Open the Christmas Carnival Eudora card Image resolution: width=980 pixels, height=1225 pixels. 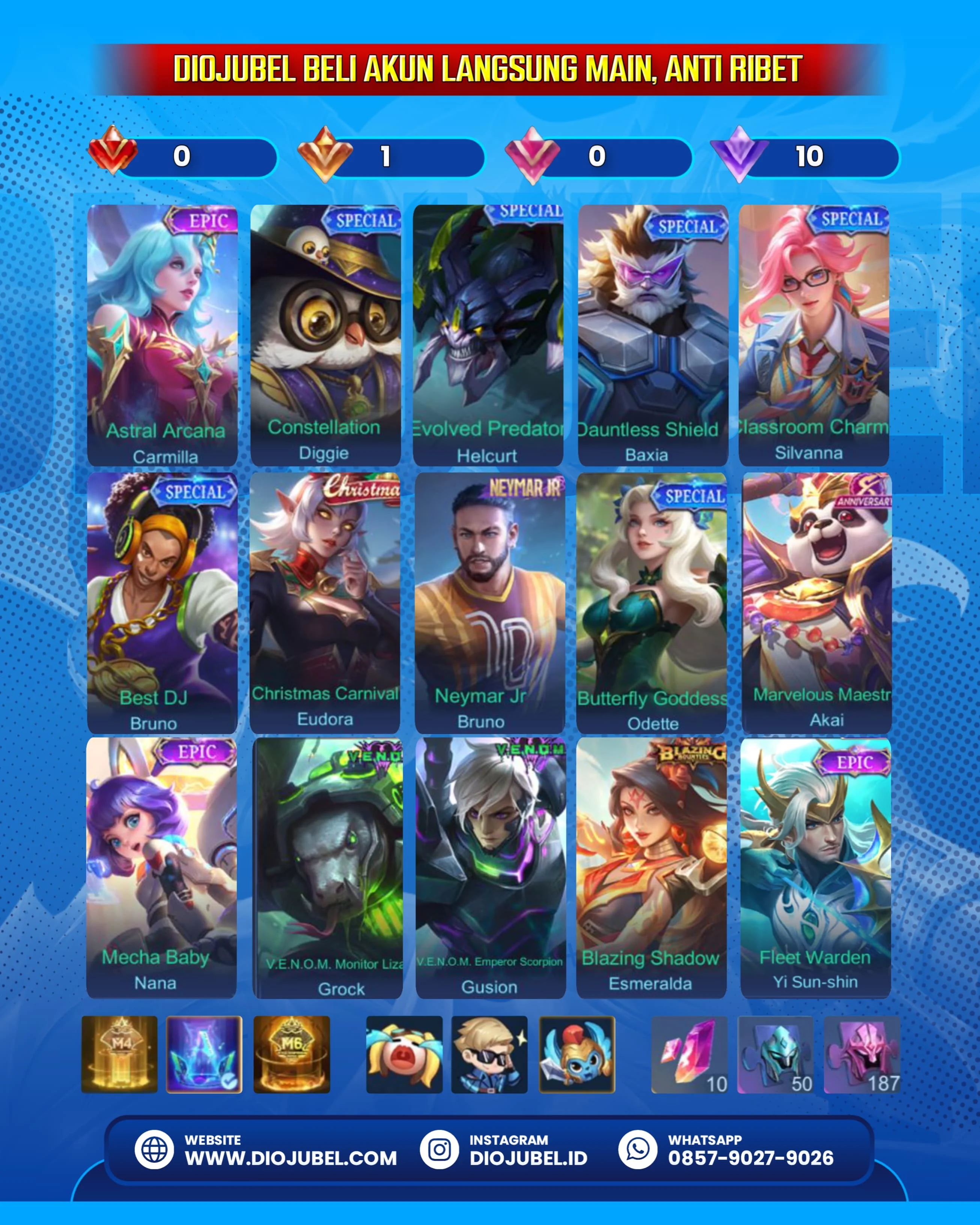click(x=325, y=602)
